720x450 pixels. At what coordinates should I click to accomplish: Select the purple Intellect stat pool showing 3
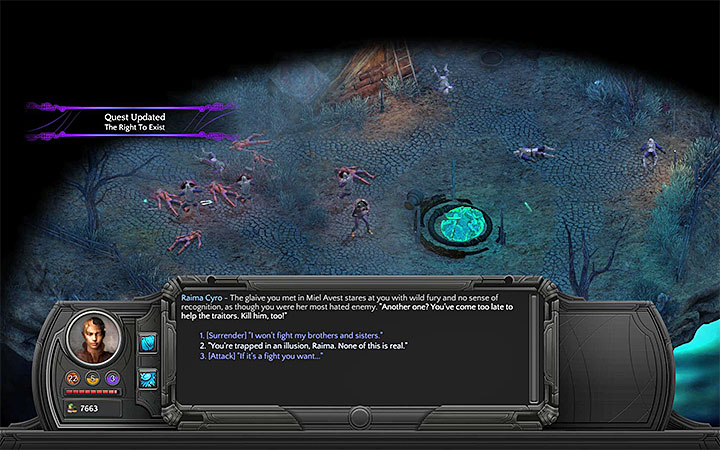(111, 378)
